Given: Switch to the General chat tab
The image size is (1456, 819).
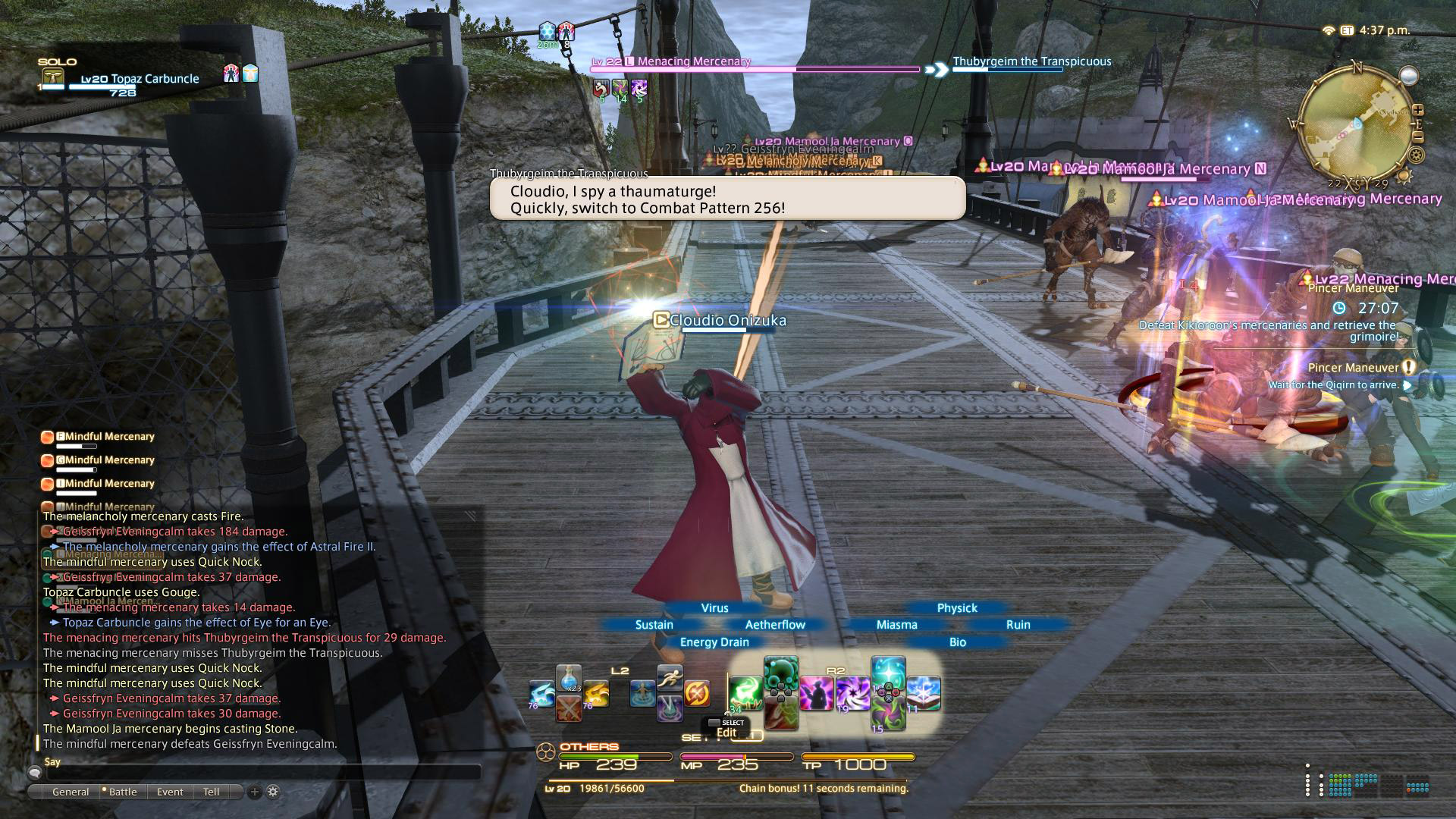Looking at the screenshot, I should [x=70, y=792].
